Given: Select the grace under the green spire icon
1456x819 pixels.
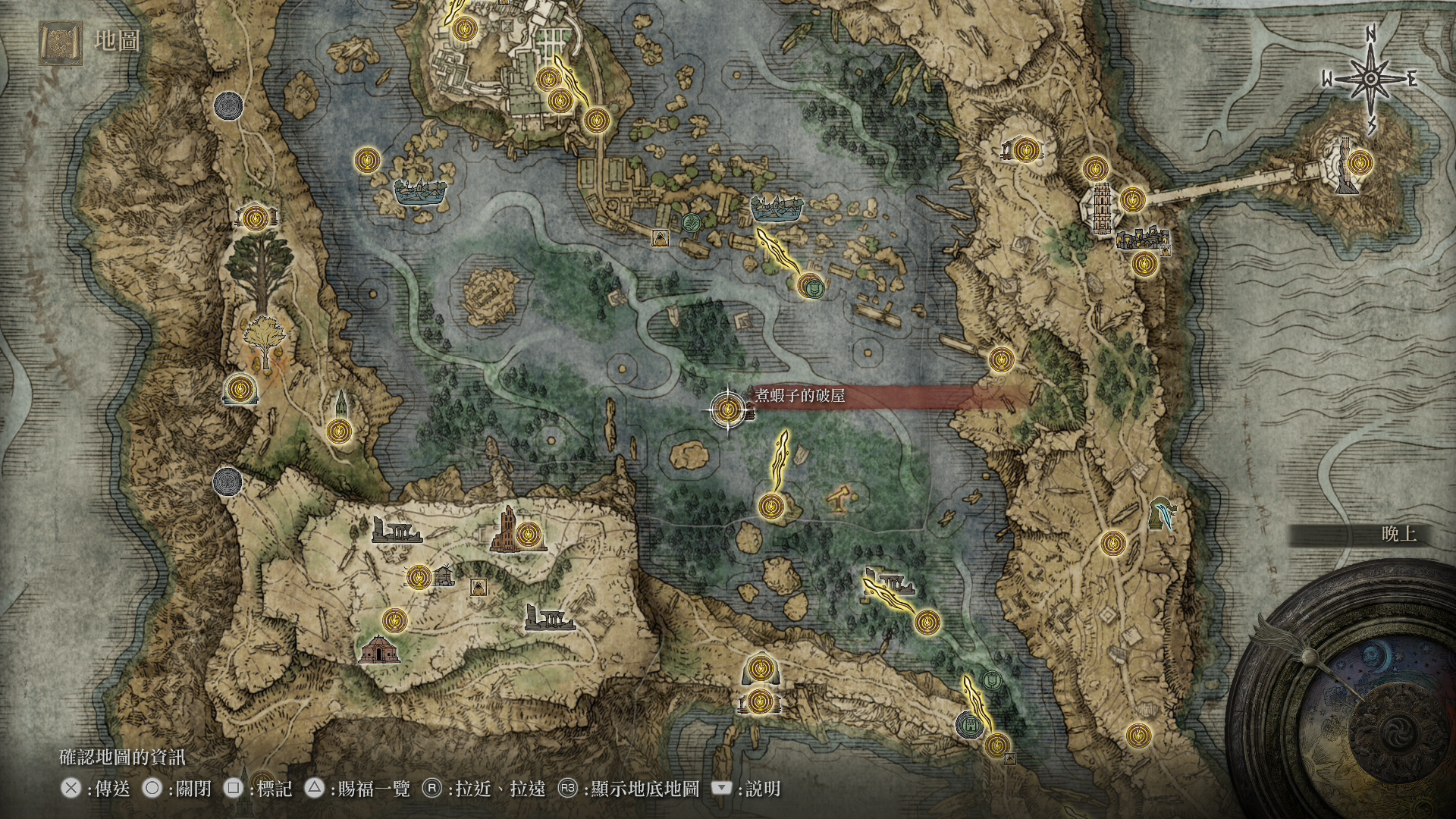Looking at the screenshot, I should [338, 431].
